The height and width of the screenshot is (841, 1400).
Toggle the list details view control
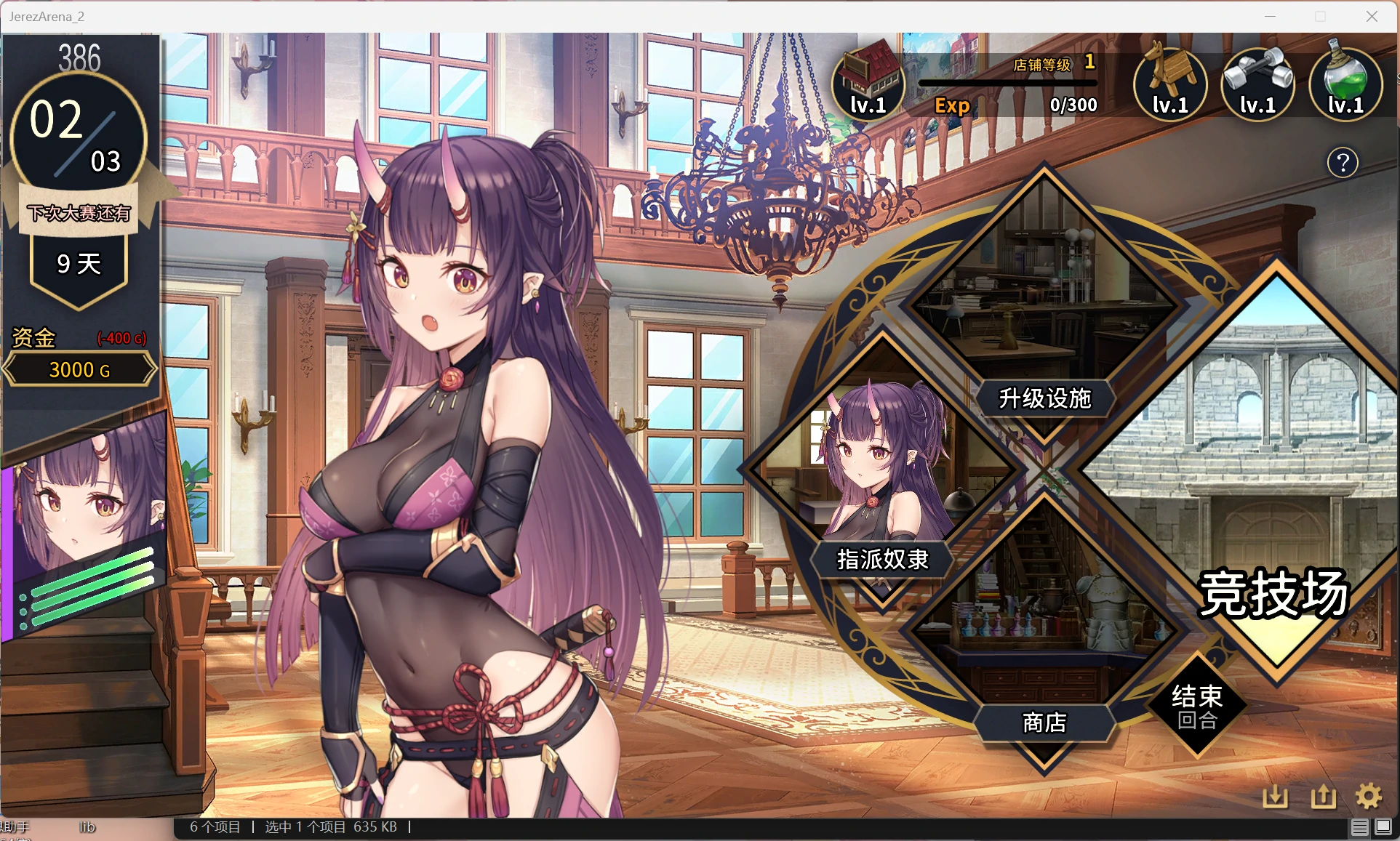(1361, 827)
